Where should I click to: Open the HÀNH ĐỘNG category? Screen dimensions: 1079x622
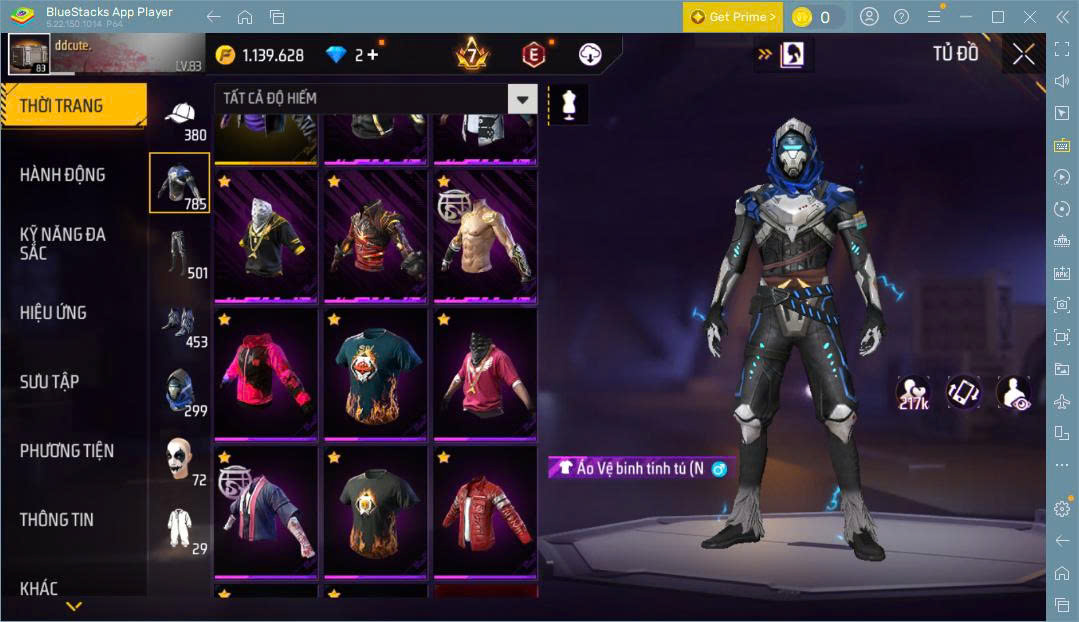(62, 175)
